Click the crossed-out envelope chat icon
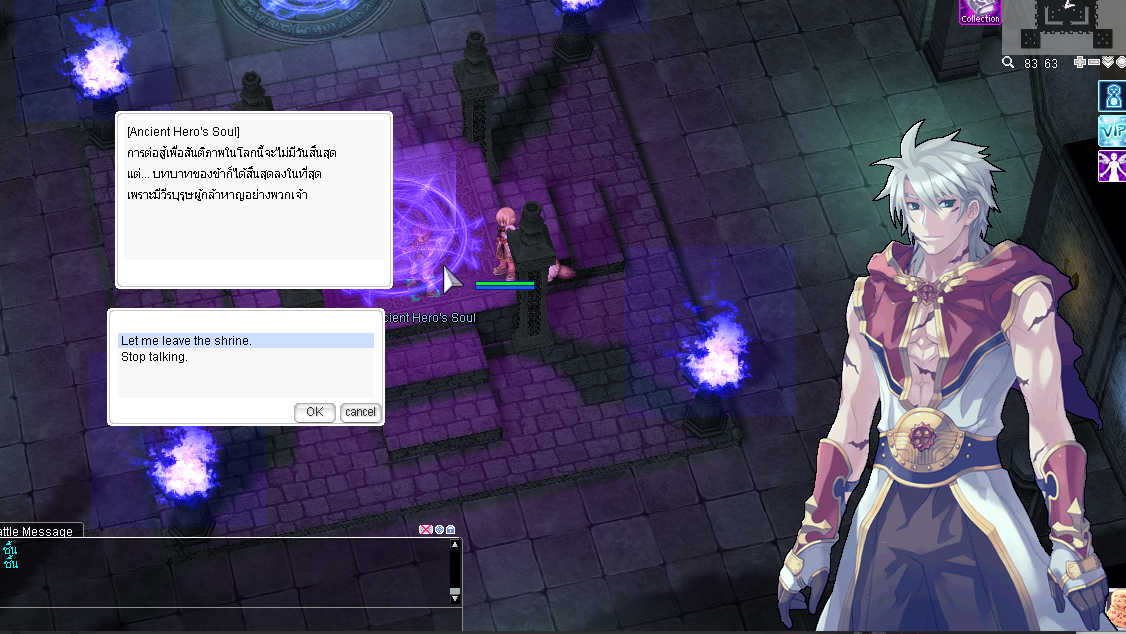Screen dimensions: 1126x634 click(425, 529)
